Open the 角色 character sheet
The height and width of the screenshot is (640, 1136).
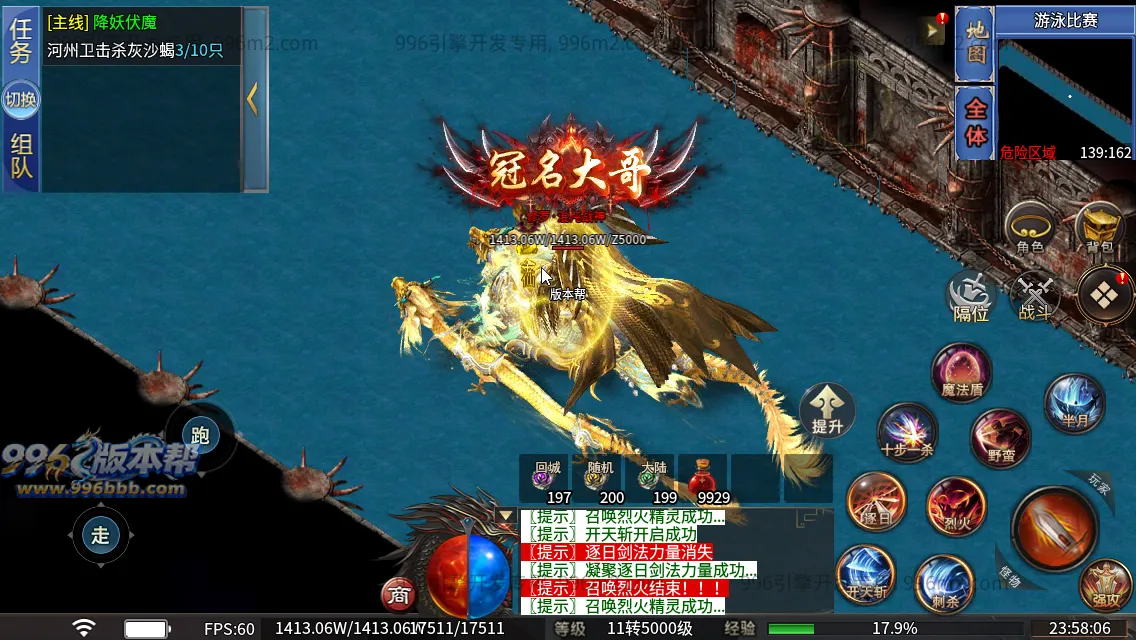[1030, 227]
